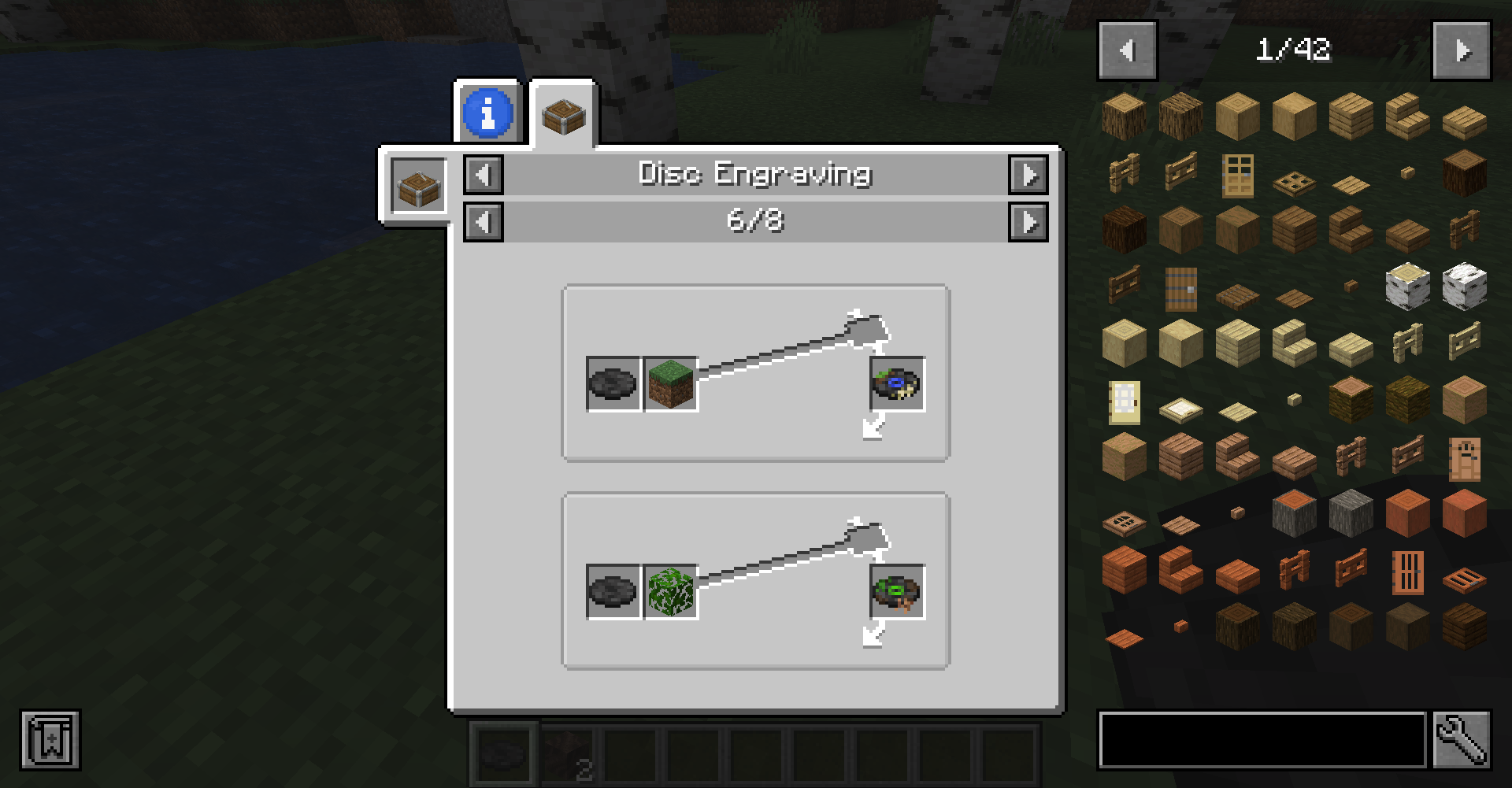This screenshot has width=1512, height=788.
Task: Select the Disc Engraving category tab
Action: pos(563,114)
